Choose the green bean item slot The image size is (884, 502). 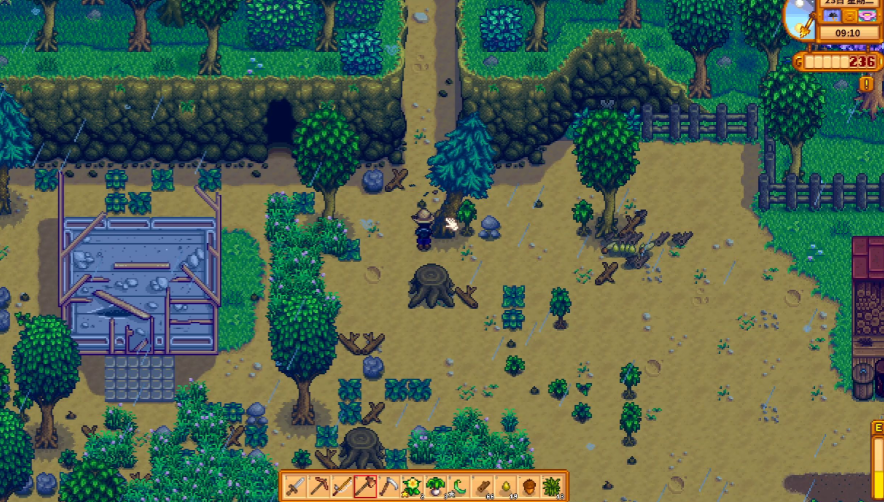[459, 487]
